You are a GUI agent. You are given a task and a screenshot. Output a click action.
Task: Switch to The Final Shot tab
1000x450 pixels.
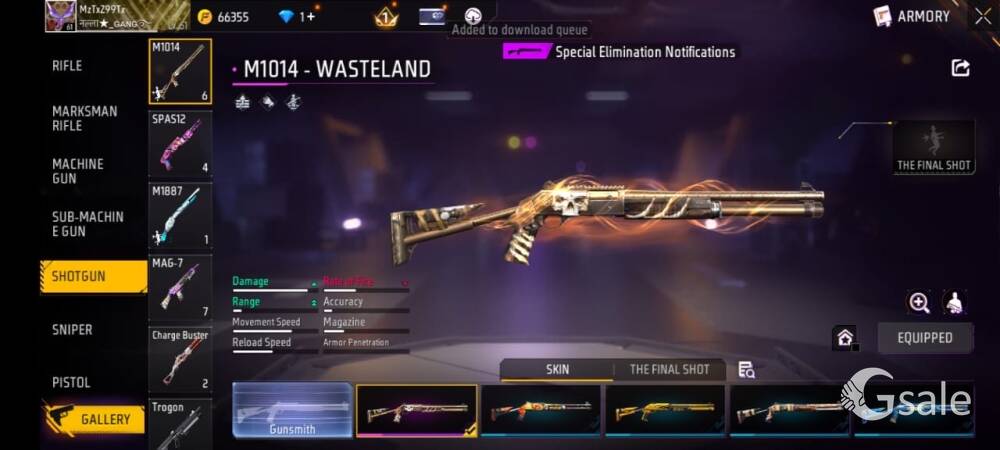[669, 370]
